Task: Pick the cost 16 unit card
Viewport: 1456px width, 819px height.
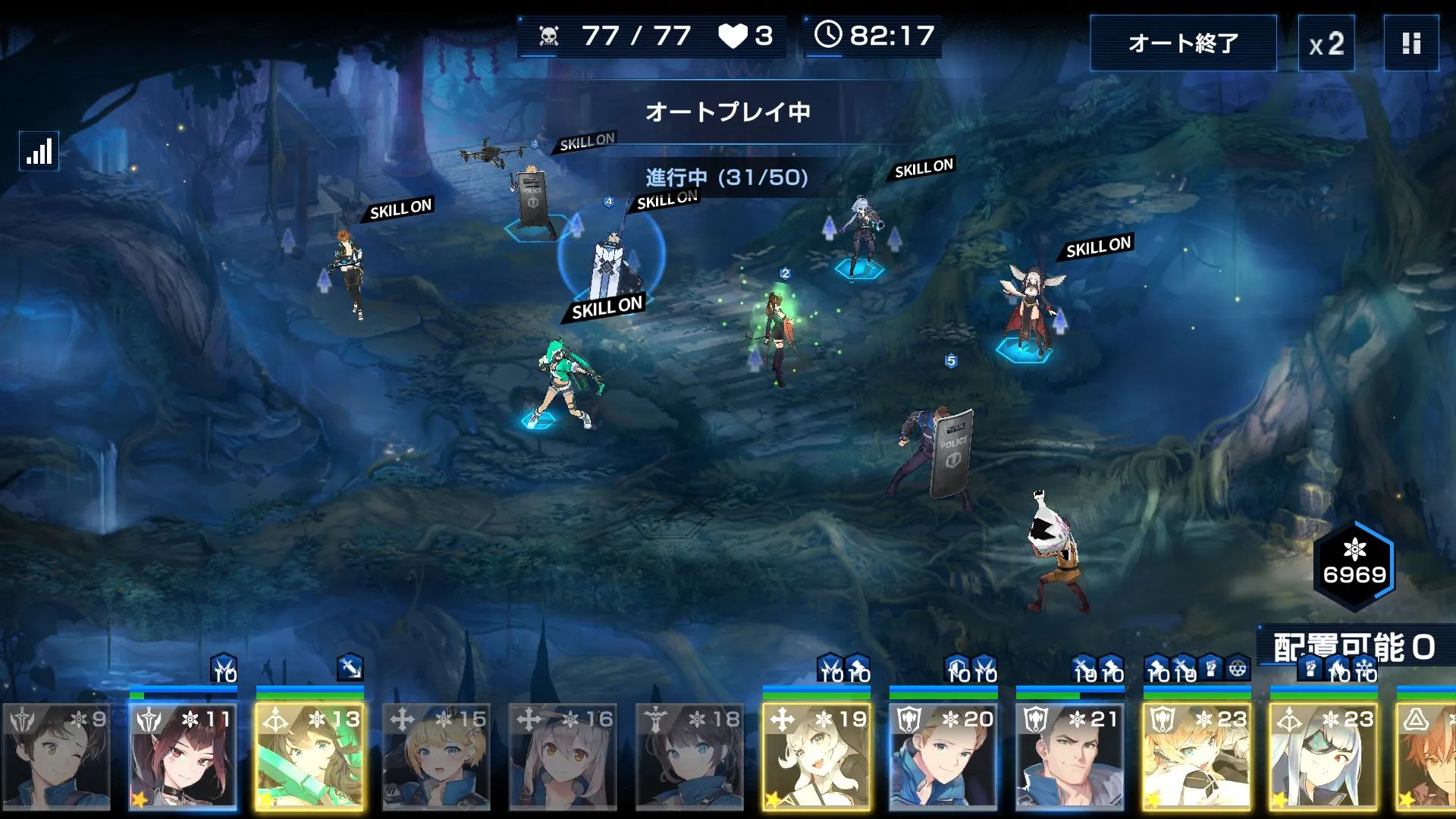Action: (x=563, y=756)
